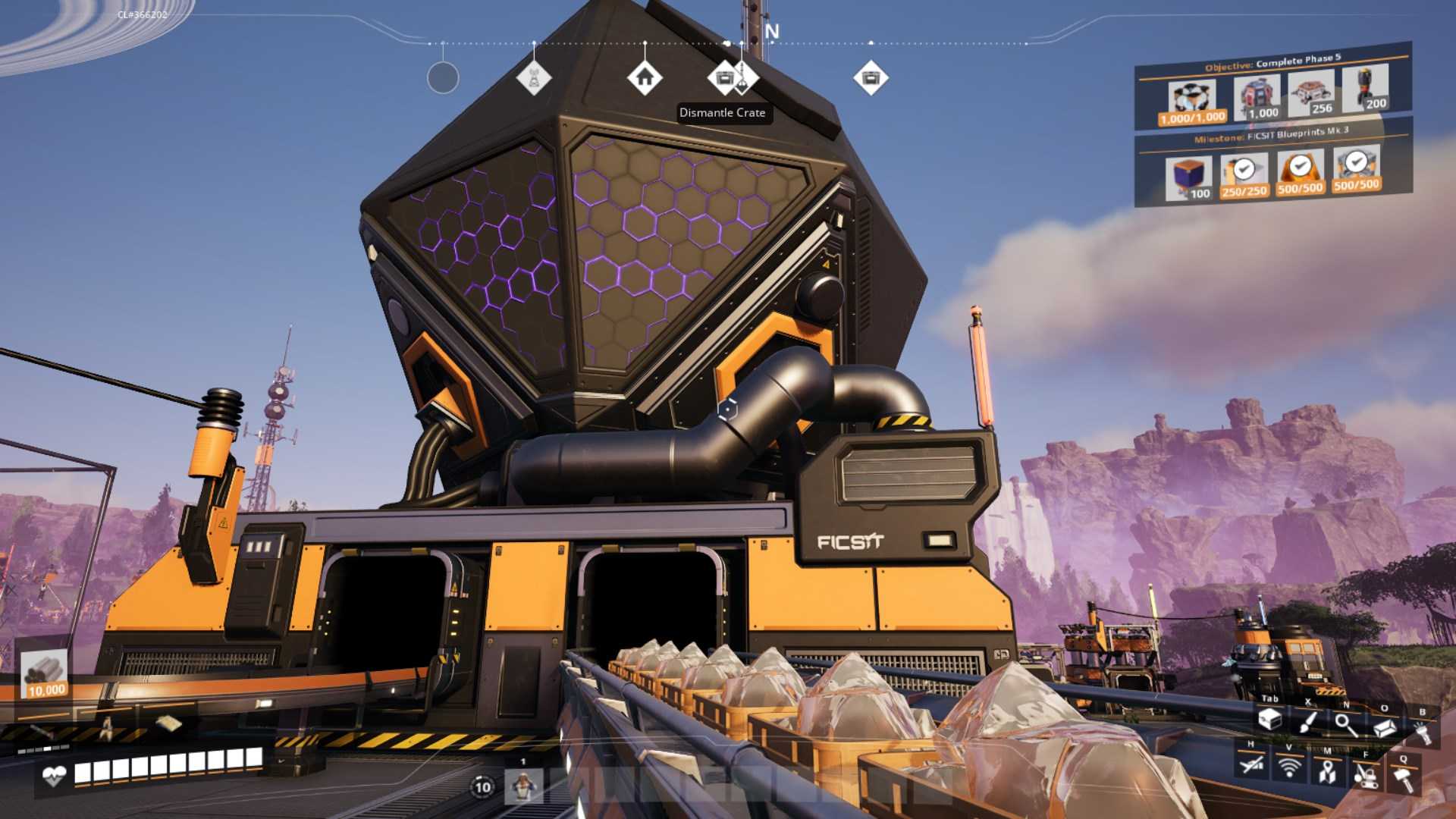Viewport: 1456px width, 819px height.
Task: Click the hotbar slot with pioneer figure
Action: 523,786
